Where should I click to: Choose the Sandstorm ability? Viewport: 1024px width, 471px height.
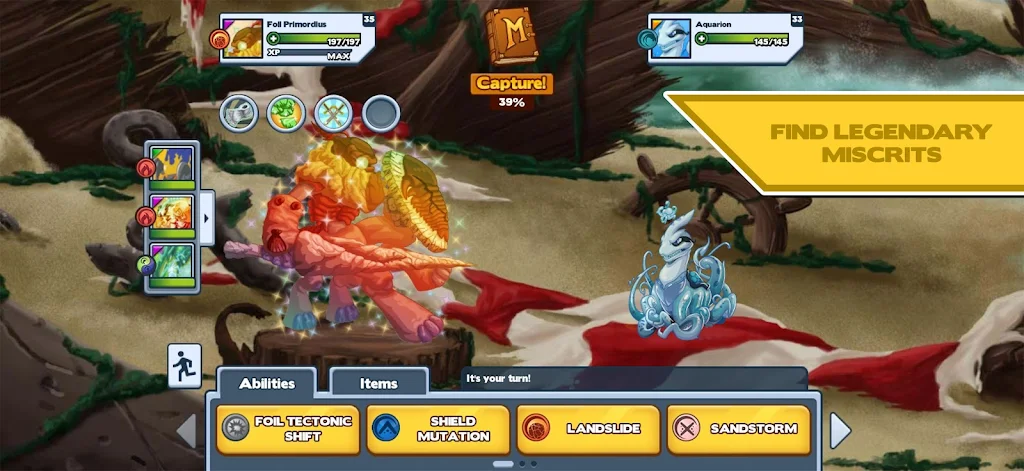pos(739,429)
